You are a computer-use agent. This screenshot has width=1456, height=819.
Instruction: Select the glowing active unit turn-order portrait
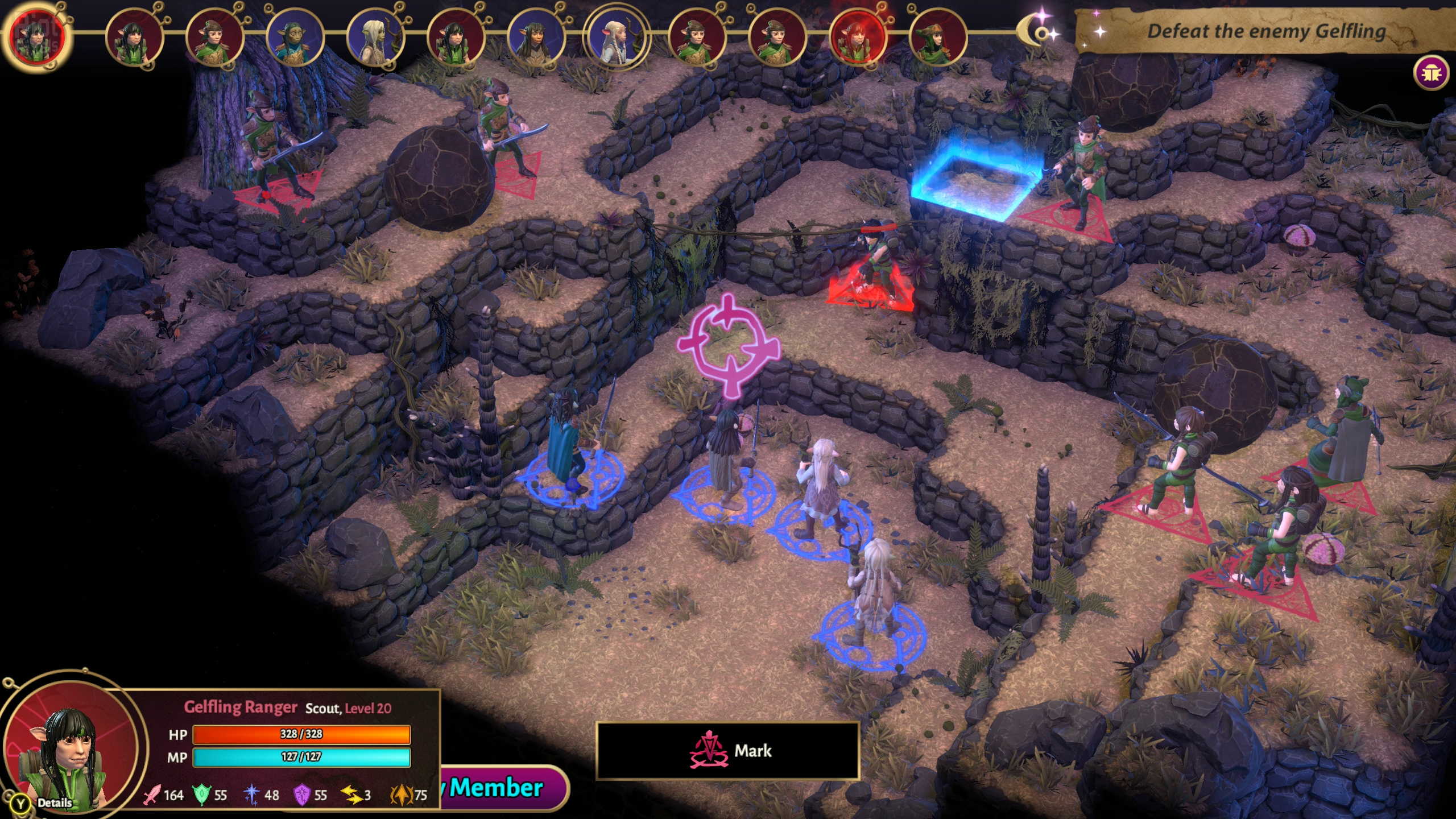[38, 36]
